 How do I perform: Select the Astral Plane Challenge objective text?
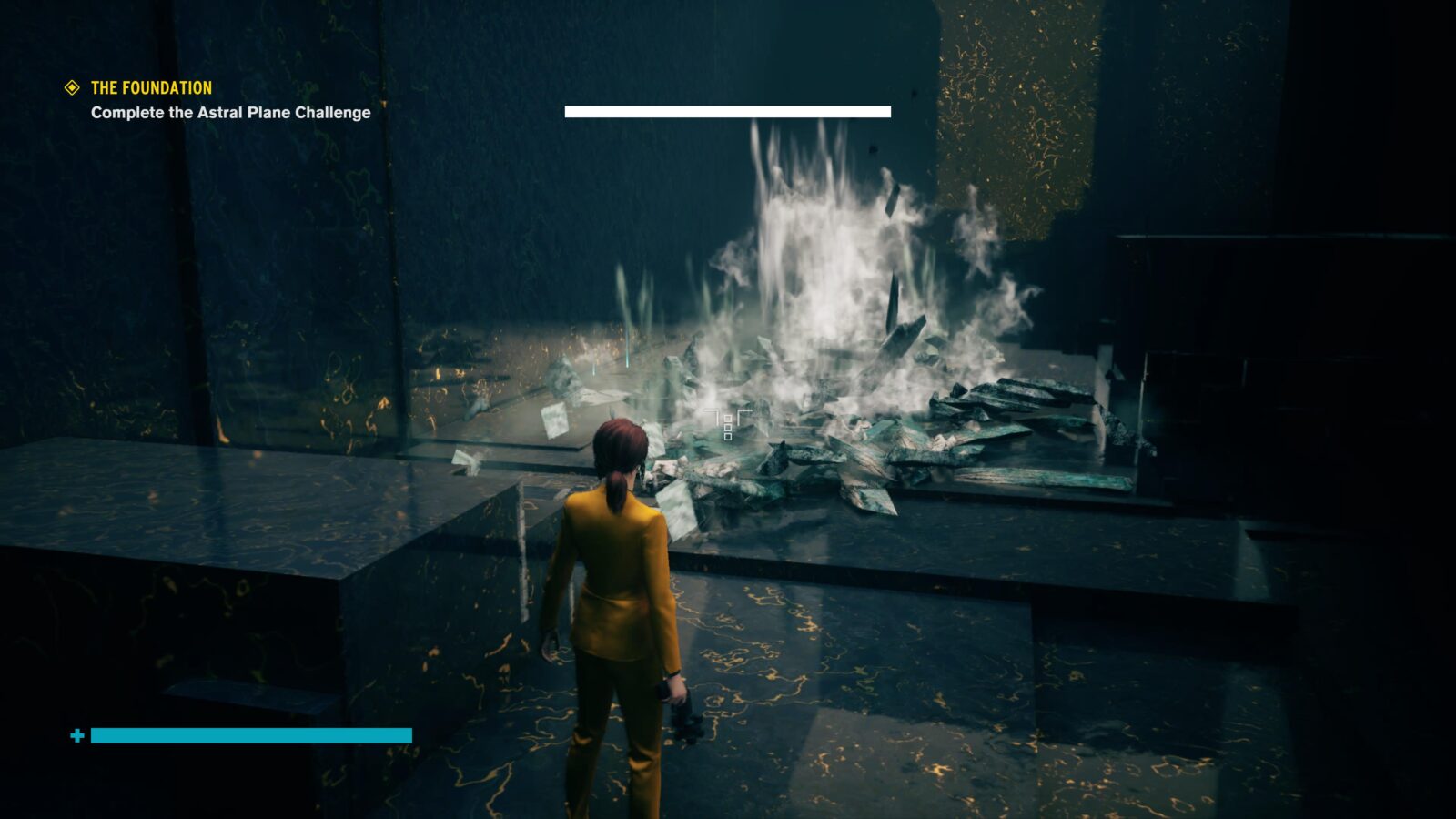click(x=230, y=113)
